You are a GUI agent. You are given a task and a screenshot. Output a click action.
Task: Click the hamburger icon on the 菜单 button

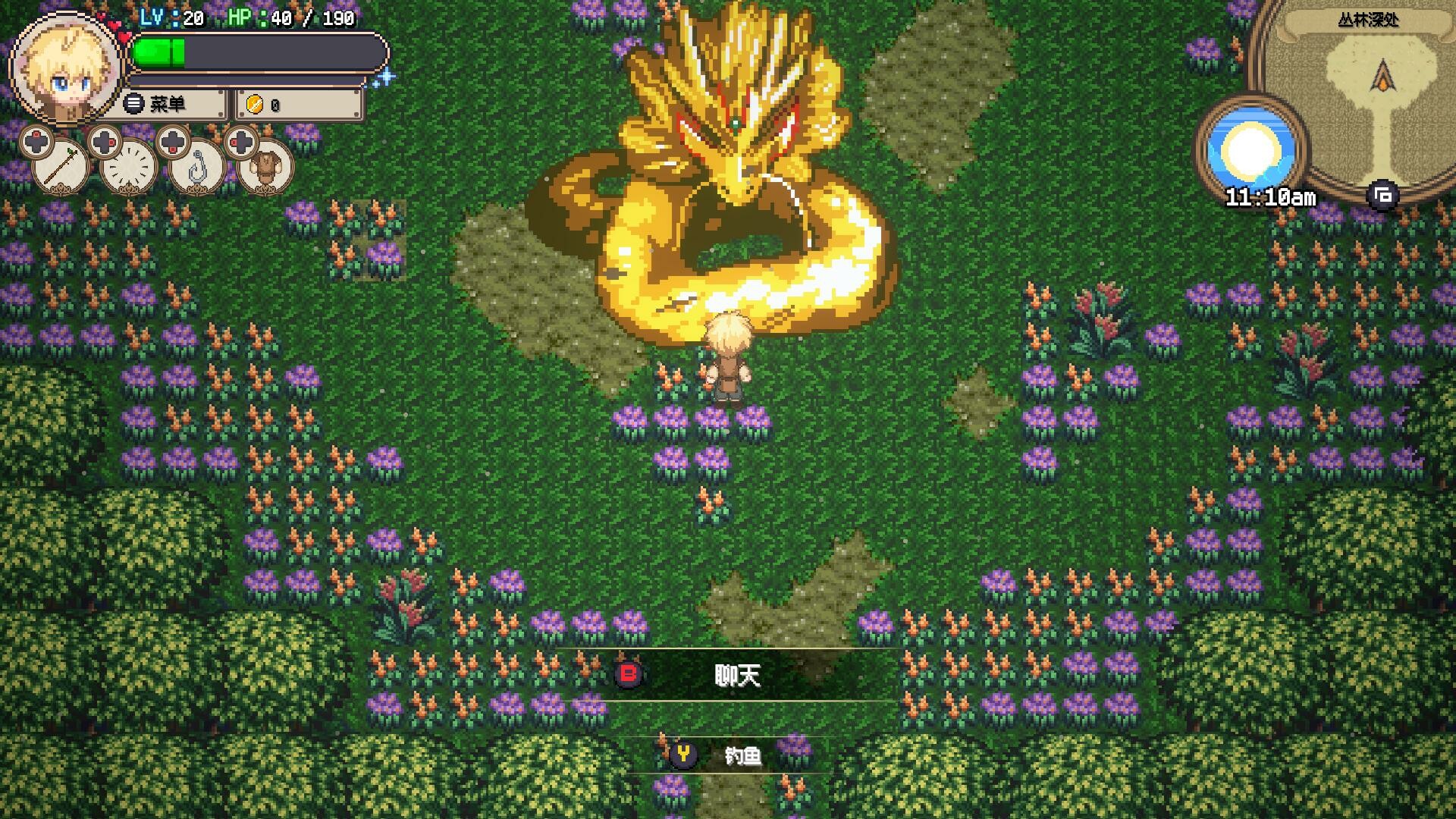point(134,104)
